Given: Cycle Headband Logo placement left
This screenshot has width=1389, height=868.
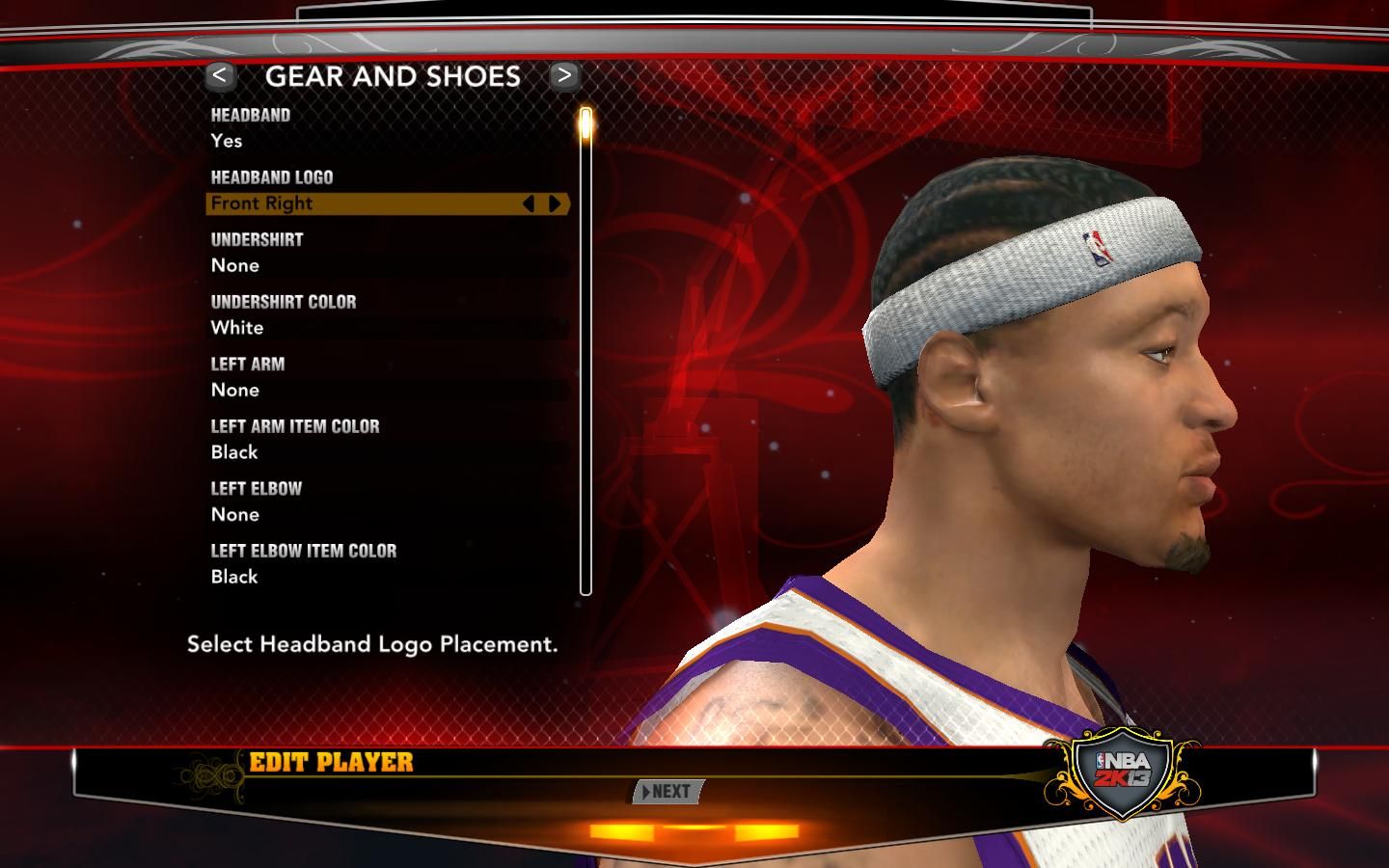Looking at the screenshot, I should pyautogui.click(x=528, y=203).
